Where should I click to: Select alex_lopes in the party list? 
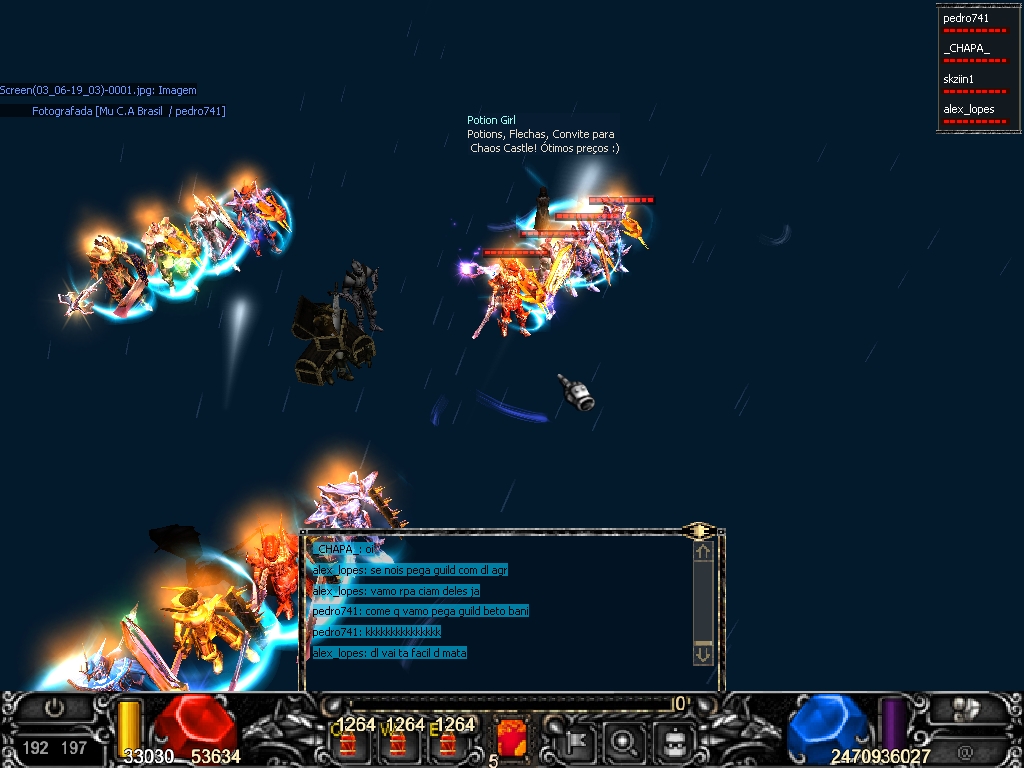pyautogui.click(x=968, y=109)
